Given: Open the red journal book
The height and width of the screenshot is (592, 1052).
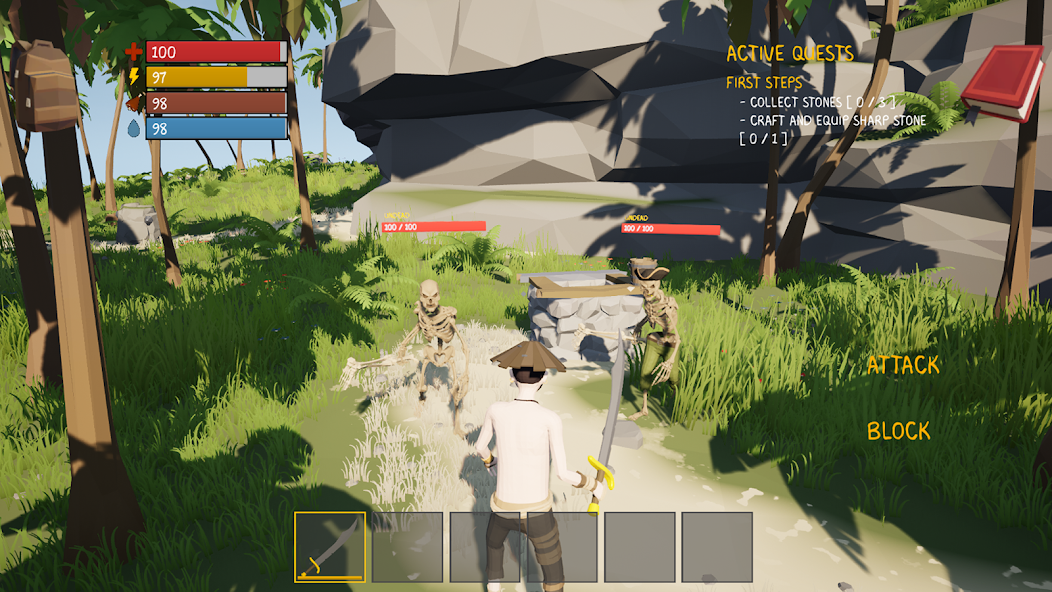Looking at the screenshot, I should 1002,82.
